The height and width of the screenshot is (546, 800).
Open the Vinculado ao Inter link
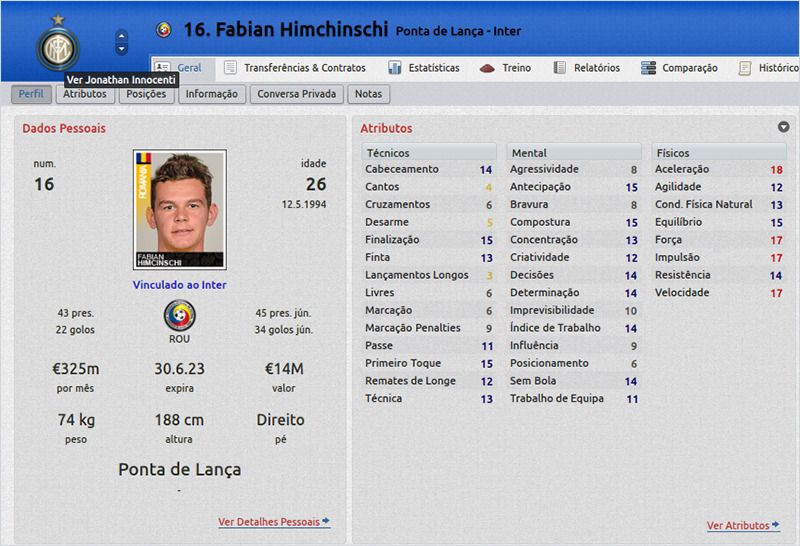[179, 285]
